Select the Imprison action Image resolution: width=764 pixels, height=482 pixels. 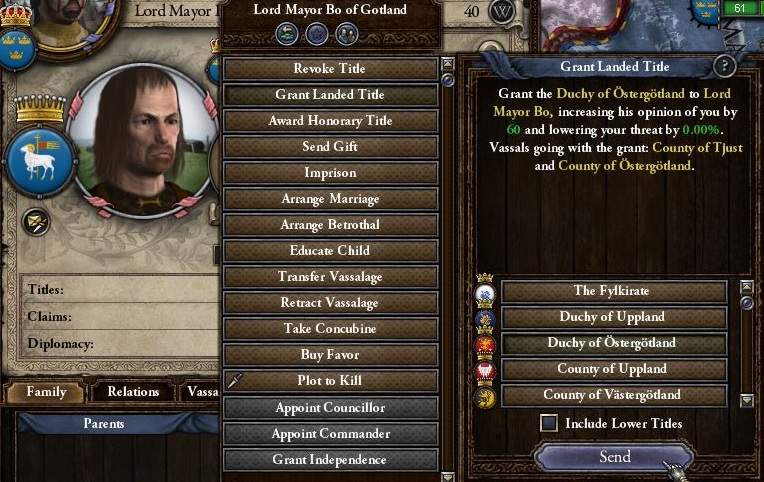pyautogui.click(x=330, y=173)
